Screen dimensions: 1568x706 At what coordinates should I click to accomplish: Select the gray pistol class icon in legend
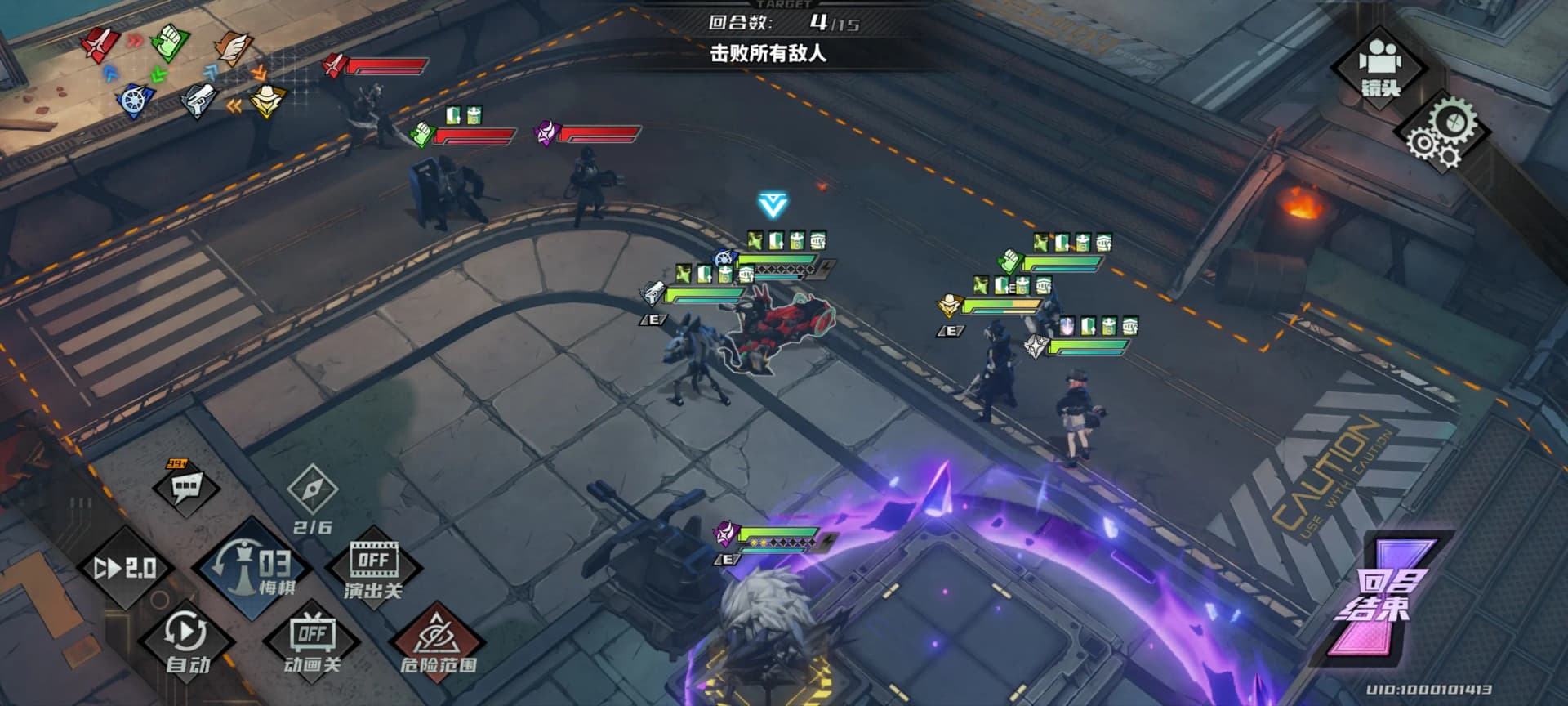[197, 101]
